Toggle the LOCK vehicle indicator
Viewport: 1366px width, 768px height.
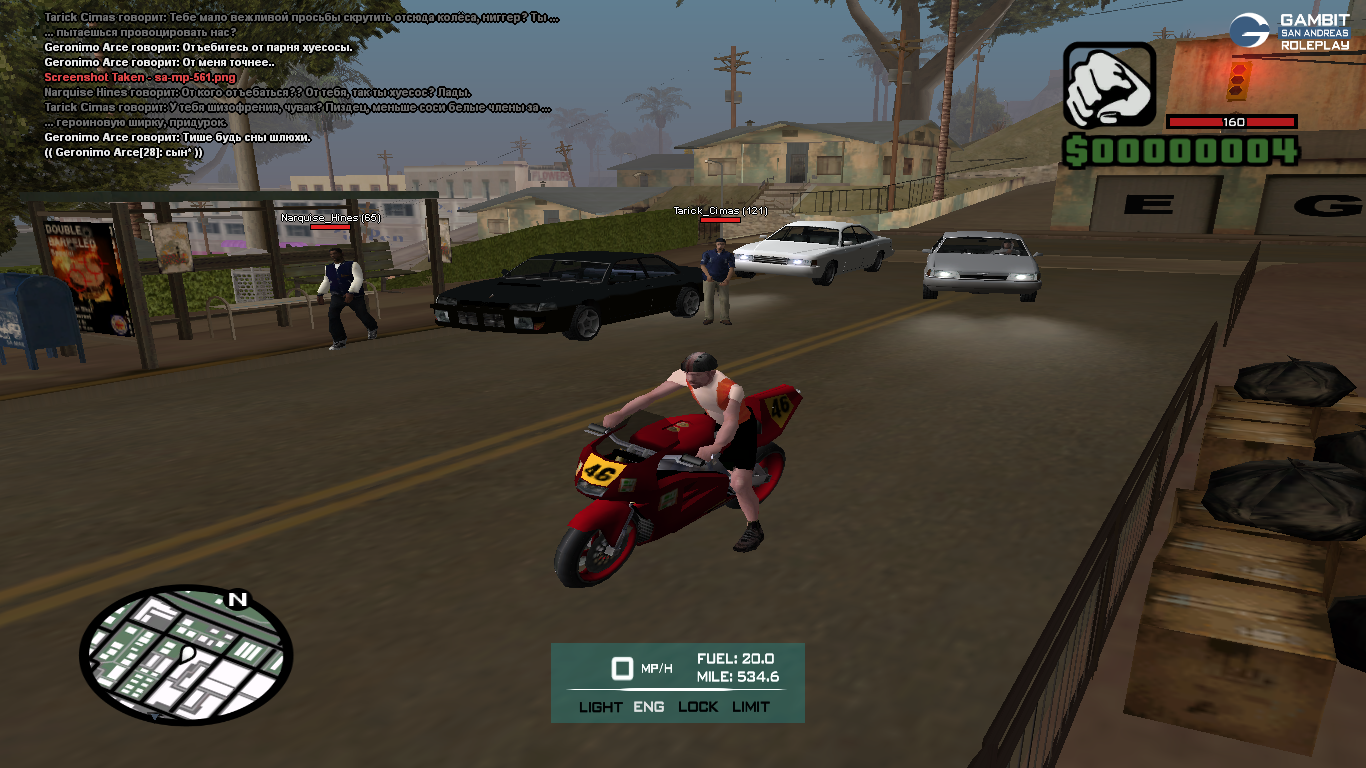tap(698, 707)
